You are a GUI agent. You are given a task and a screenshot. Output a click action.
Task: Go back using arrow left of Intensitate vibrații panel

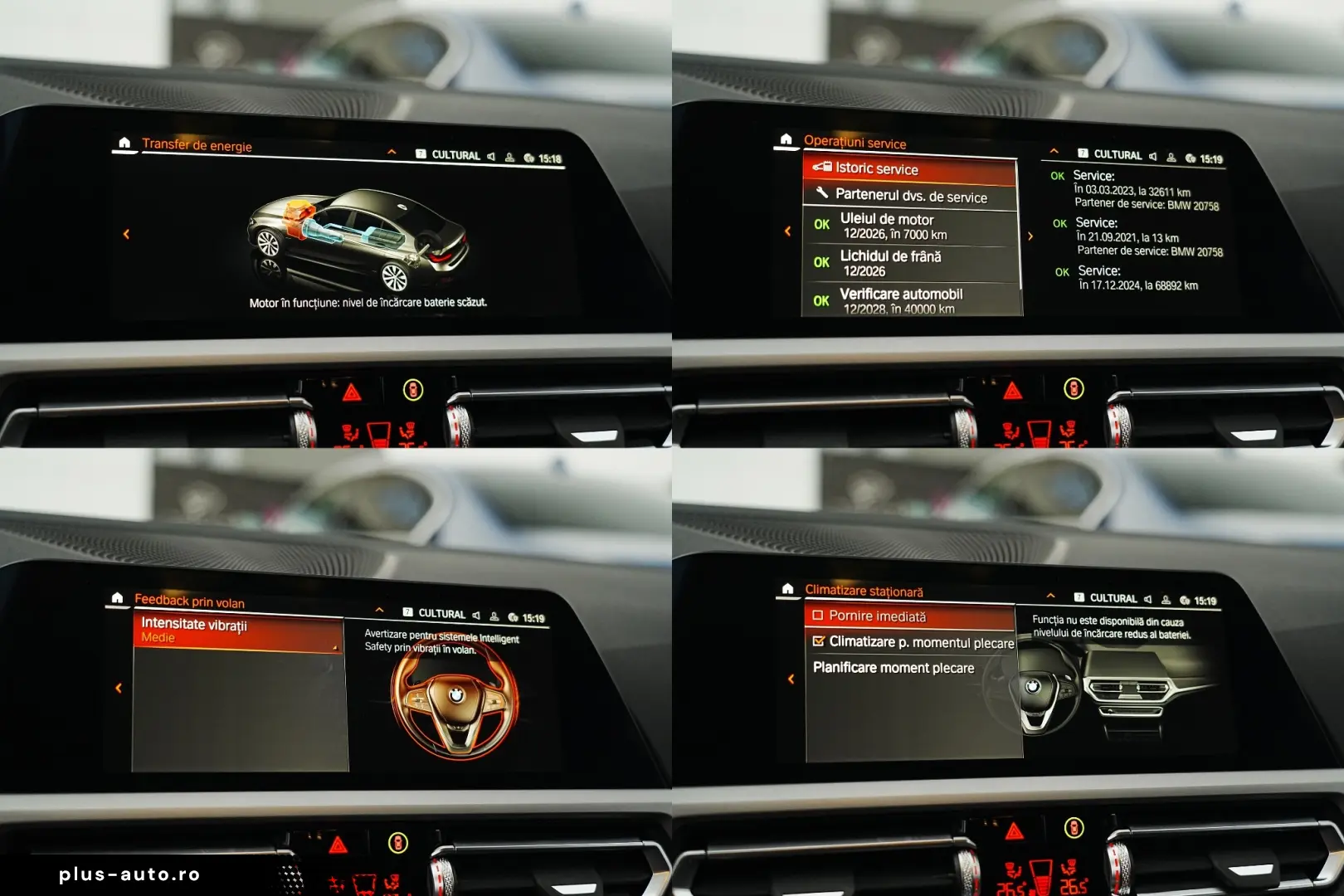coord(119,688)
